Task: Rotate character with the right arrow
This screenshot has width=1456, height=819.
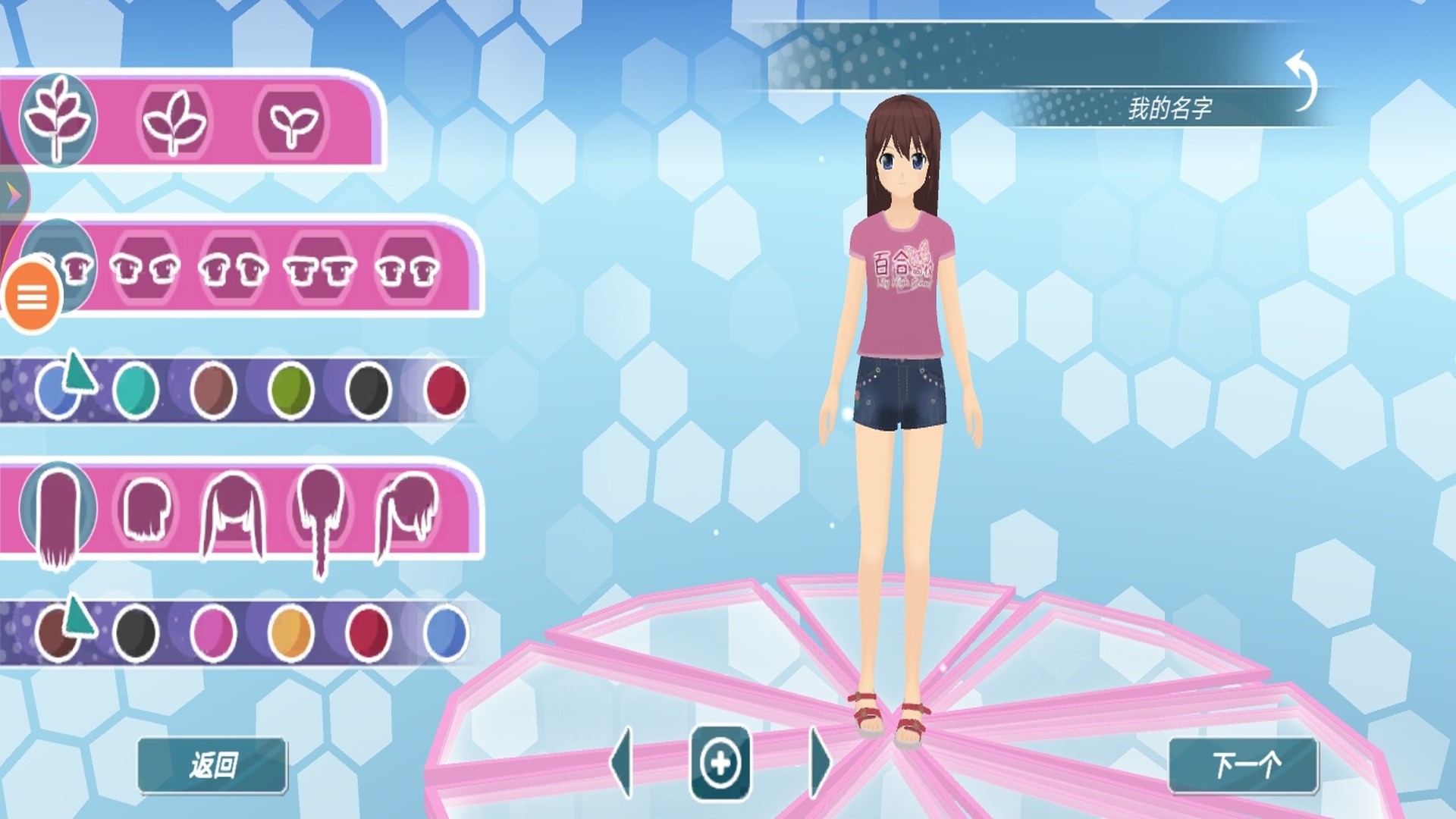Action: 819,763
